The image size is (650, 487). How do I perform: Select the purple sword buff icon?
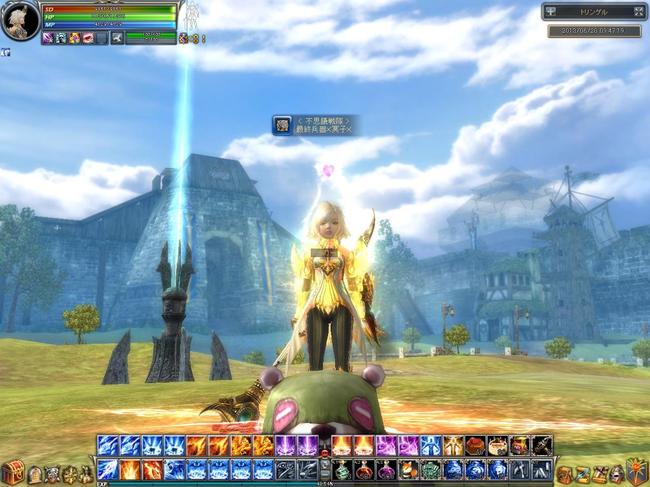pyautogui.click(x=47, y=38)
